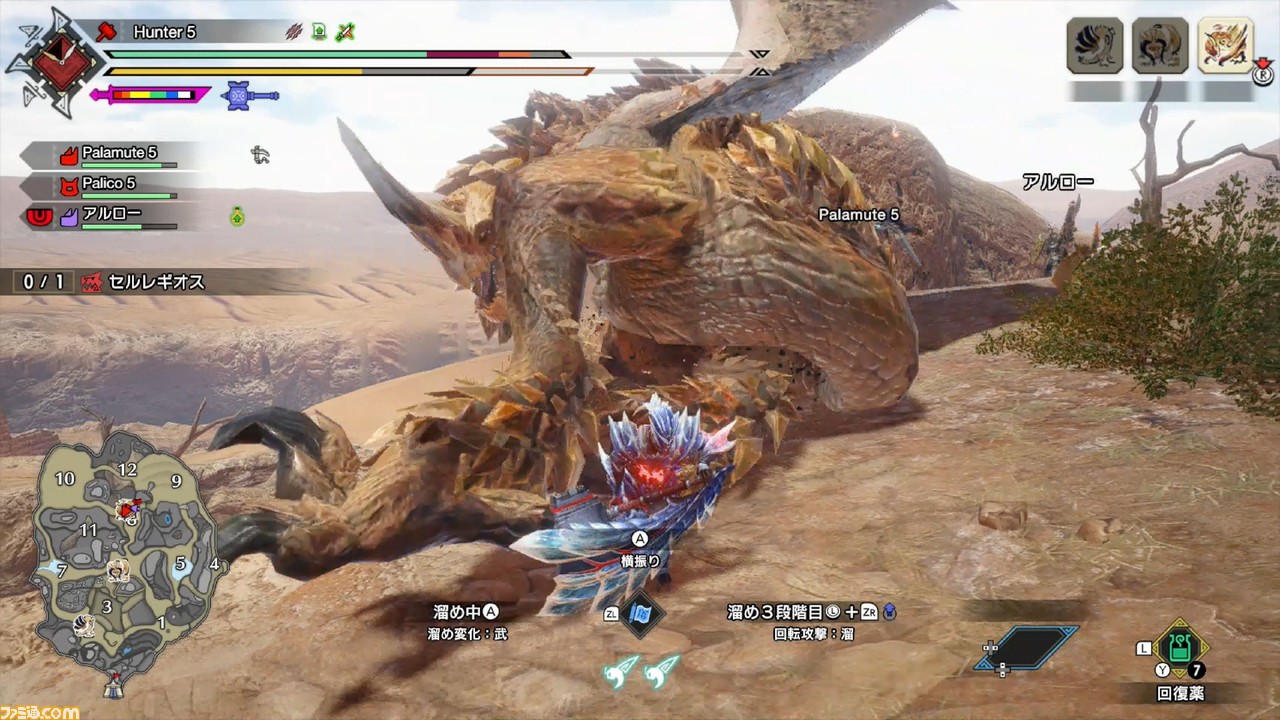Image resolution: width=1280 pixels, height=720 pixels.
Task: Click the blue action bar diamond
Action: (1027, 647)
